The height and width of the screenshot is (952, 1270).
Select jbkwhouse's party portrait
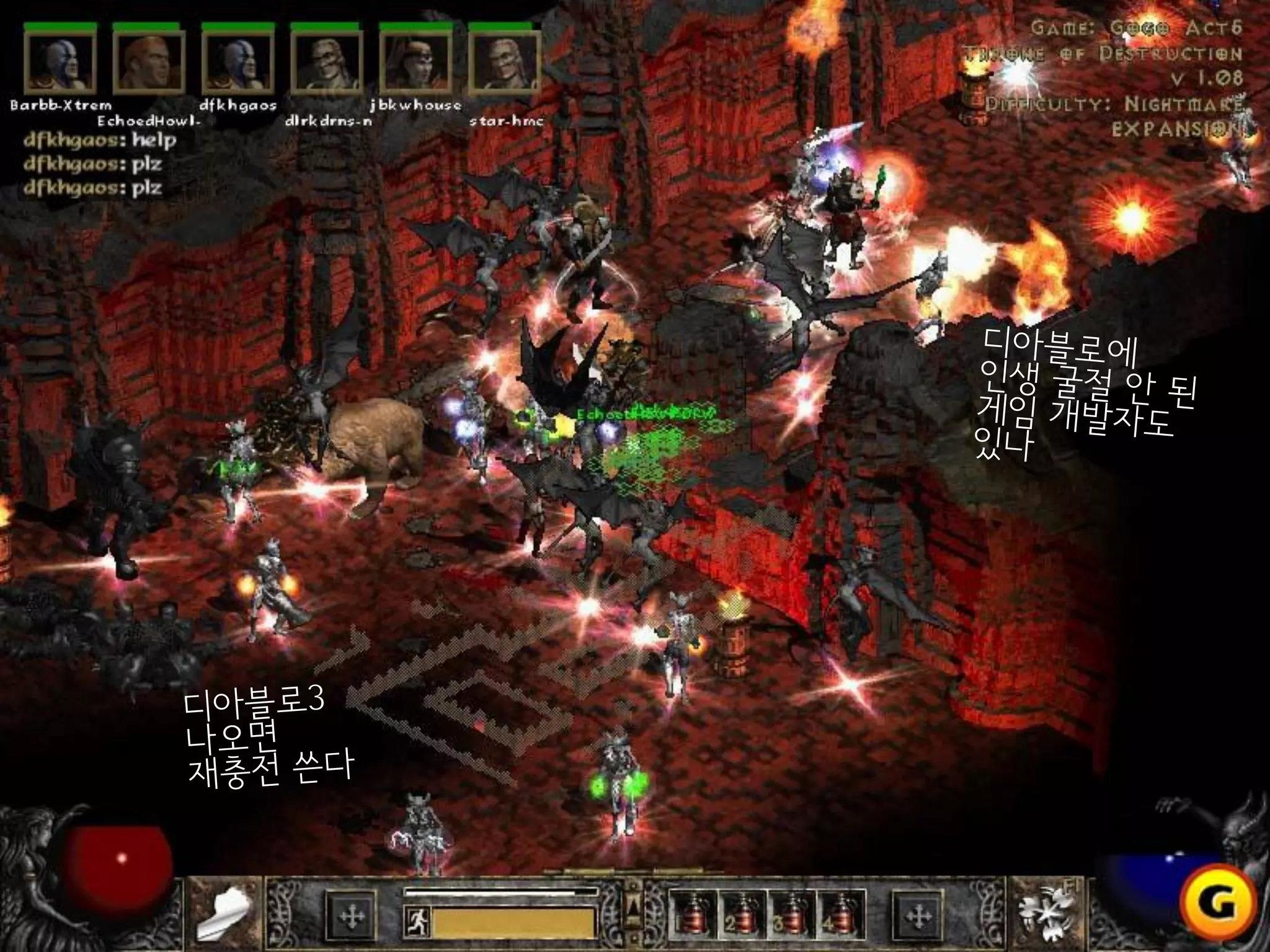(415, 62)
